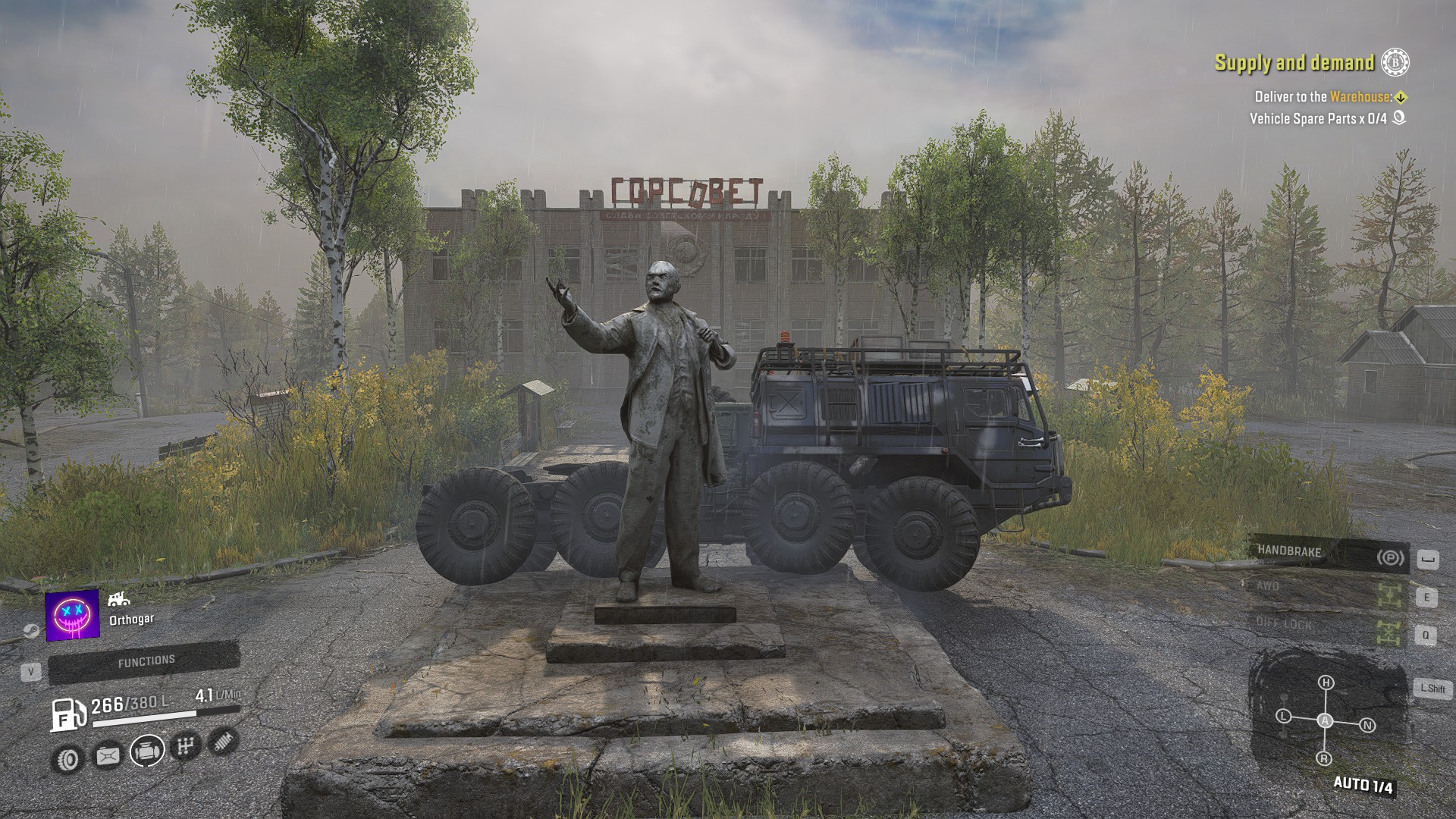Shift to Low gear (L) on gearbox
Screen dimensions: 1456x819
(x=1283, y=716)
